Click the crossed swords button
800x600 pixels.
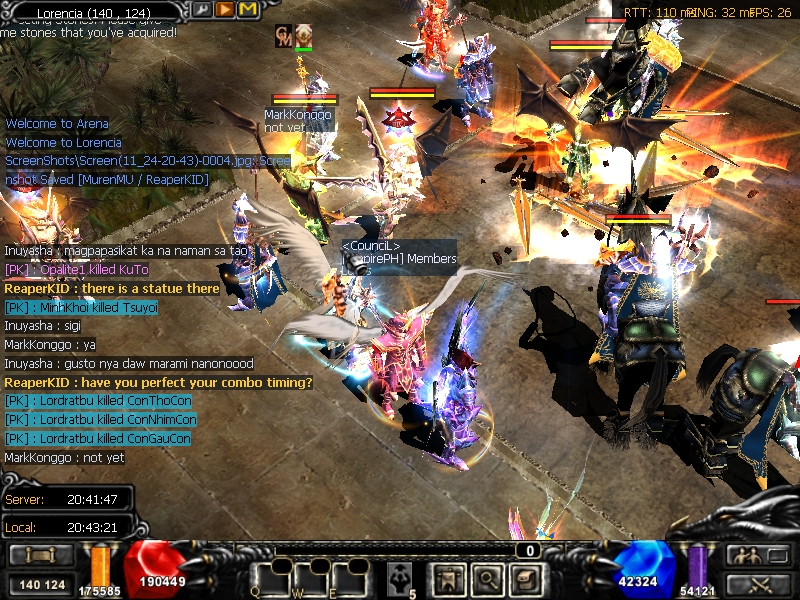click(x=751, y=584)
